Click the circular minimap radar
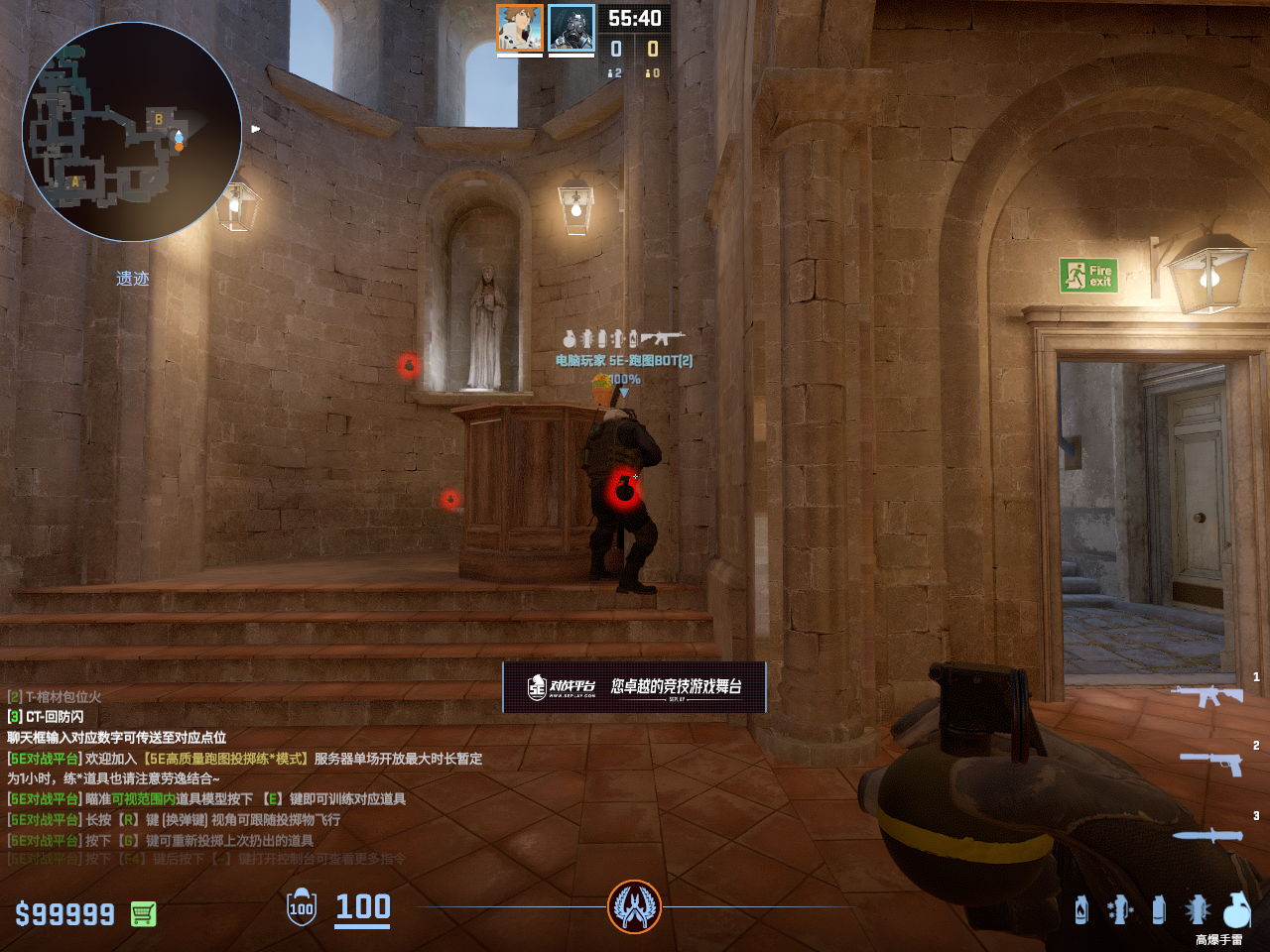Viewport: 1270px width, 952px height. tap(132, 132)
